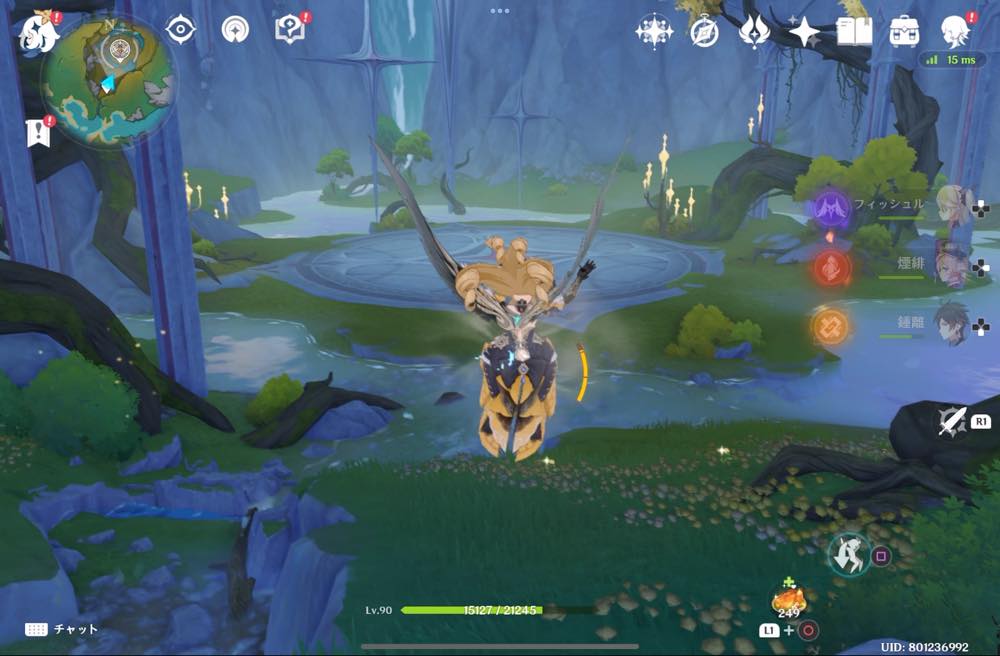The height and width of the screenshot is (656, 1000).
Task: Open the Paimon main menu
Action: pyautogui.click(x=38, y=31)
